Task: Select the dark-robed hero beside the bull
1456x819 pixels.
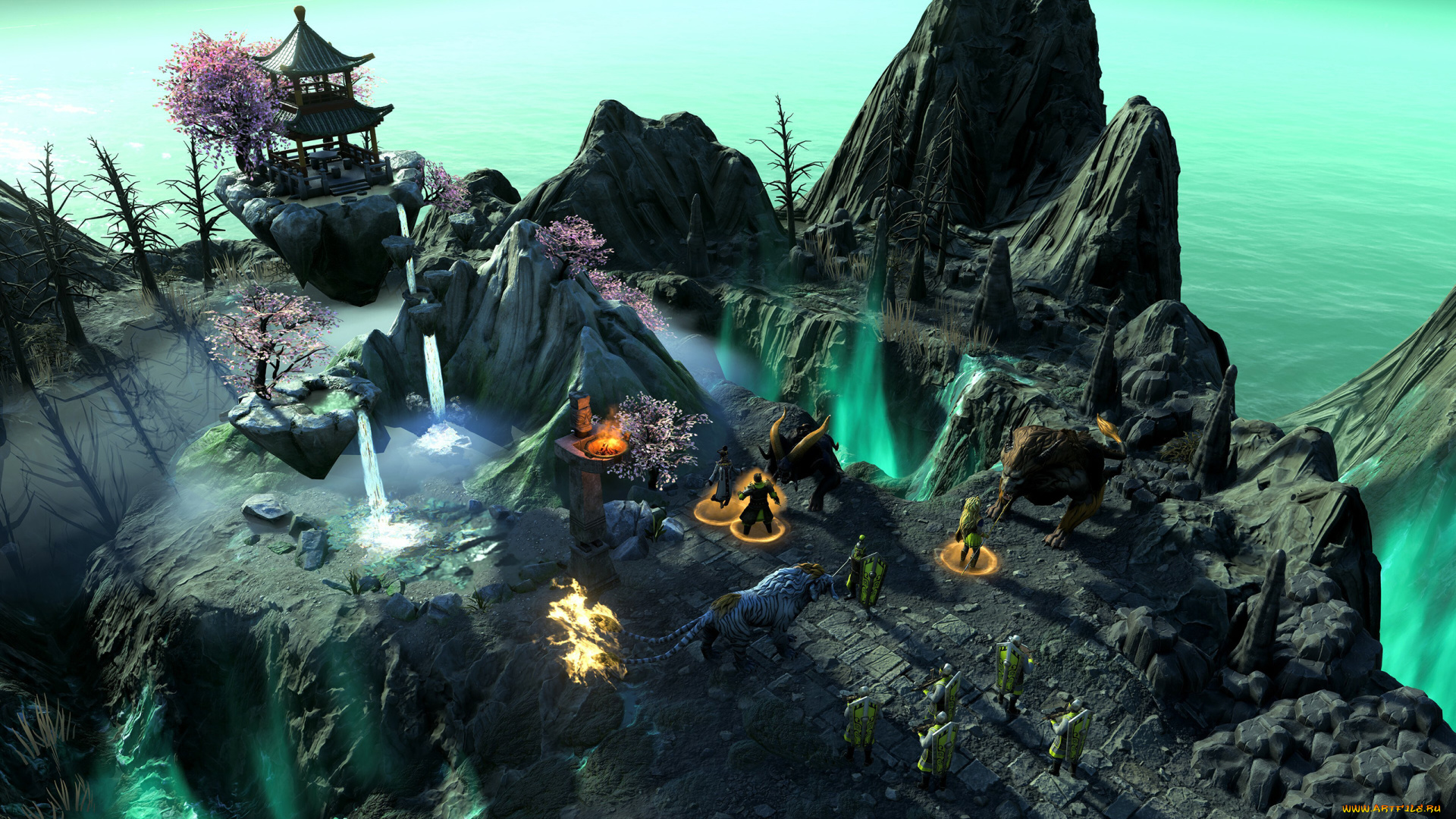Action: point(723,477)
